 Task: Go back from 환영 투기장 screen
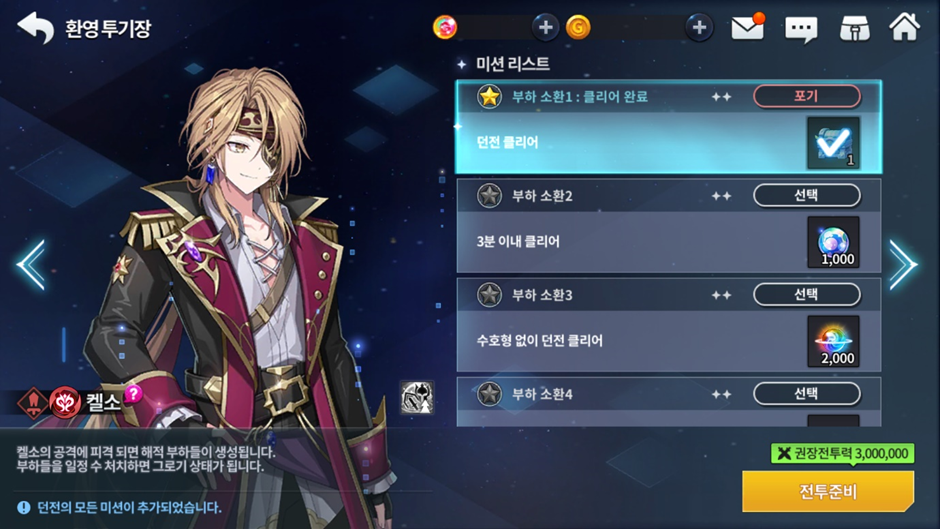coord(35,28)
